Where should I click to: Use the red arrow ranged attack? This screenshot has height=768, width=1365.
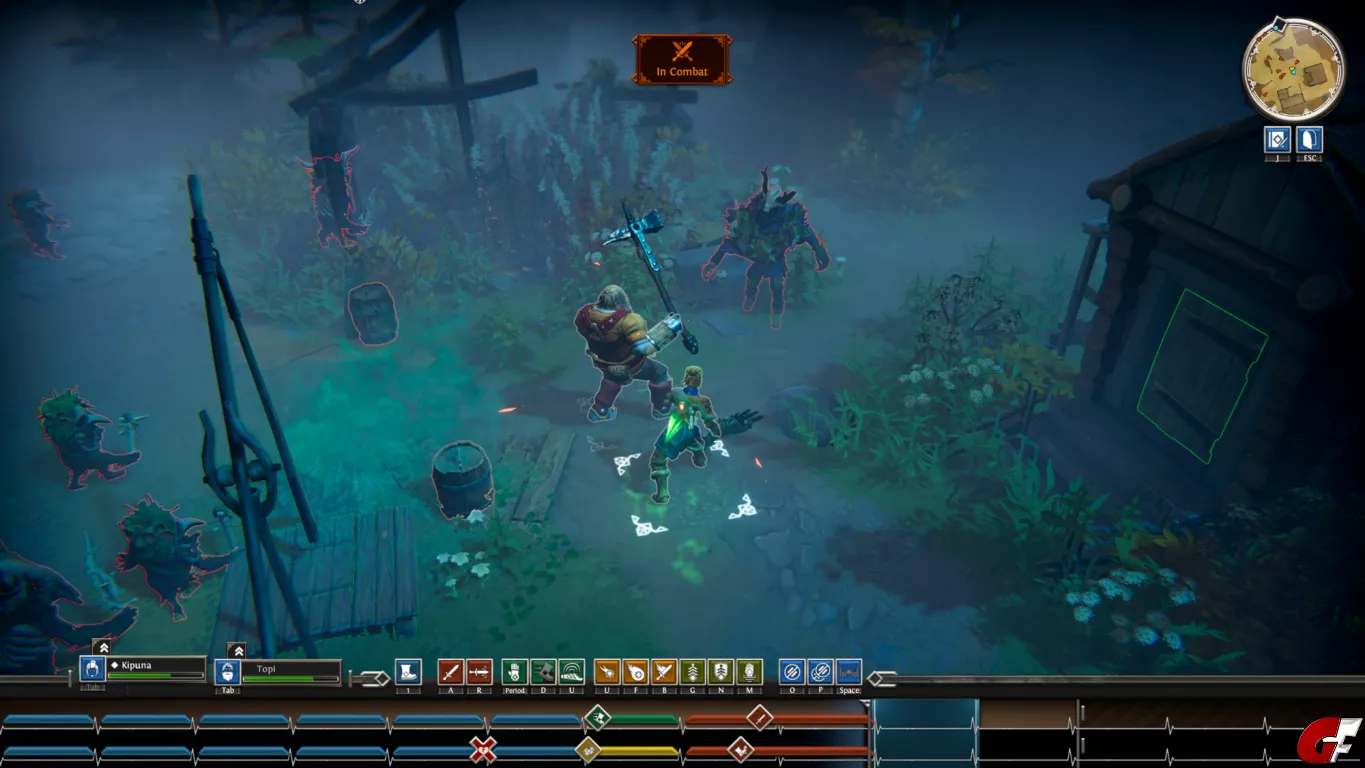[479, 672]
